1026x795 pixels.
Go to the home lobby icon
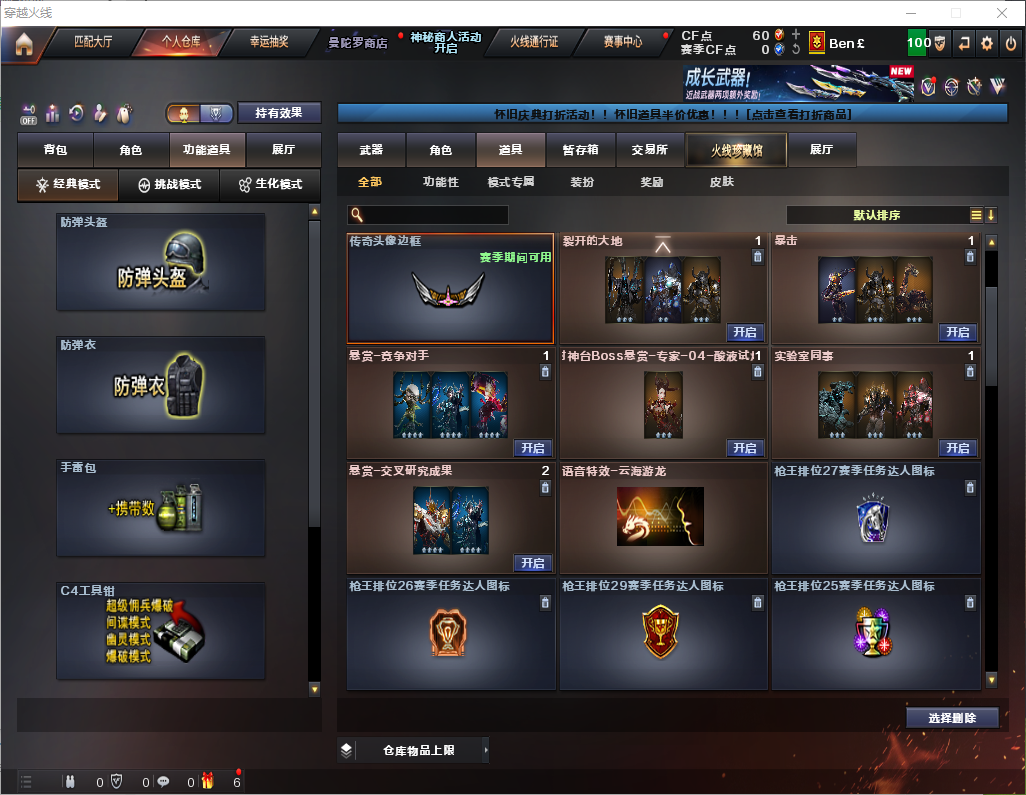(x=24, y=44)
